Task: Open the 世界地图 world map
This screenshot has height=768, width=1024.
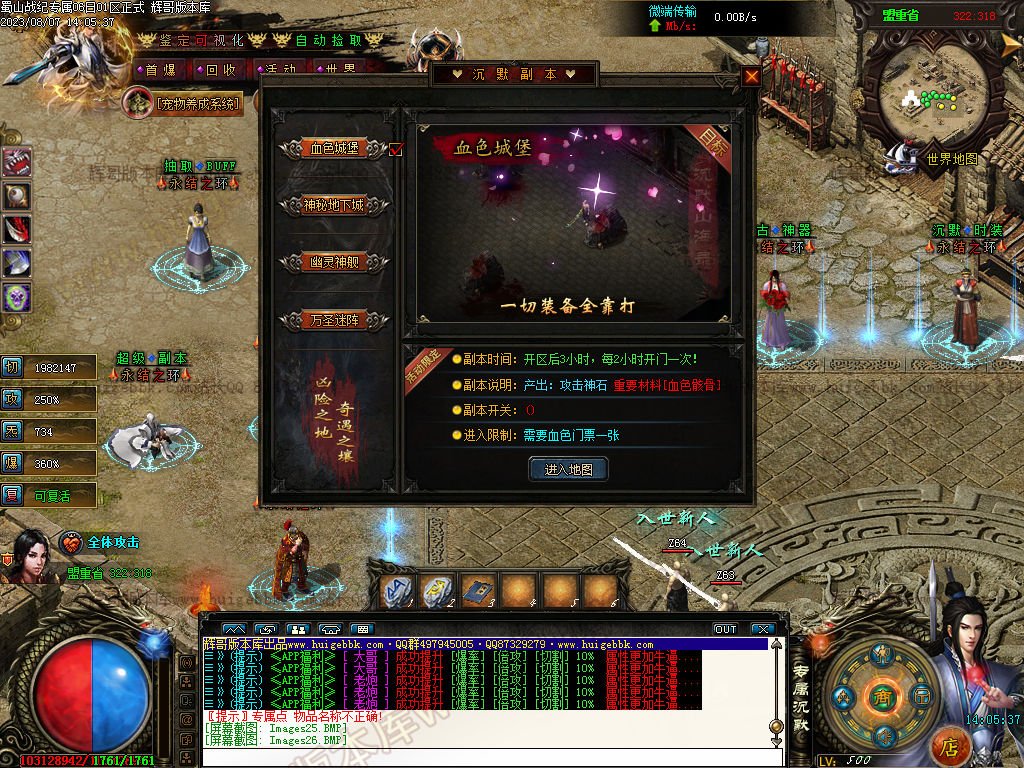Action: pyautogui.click(x=951, y=158)
